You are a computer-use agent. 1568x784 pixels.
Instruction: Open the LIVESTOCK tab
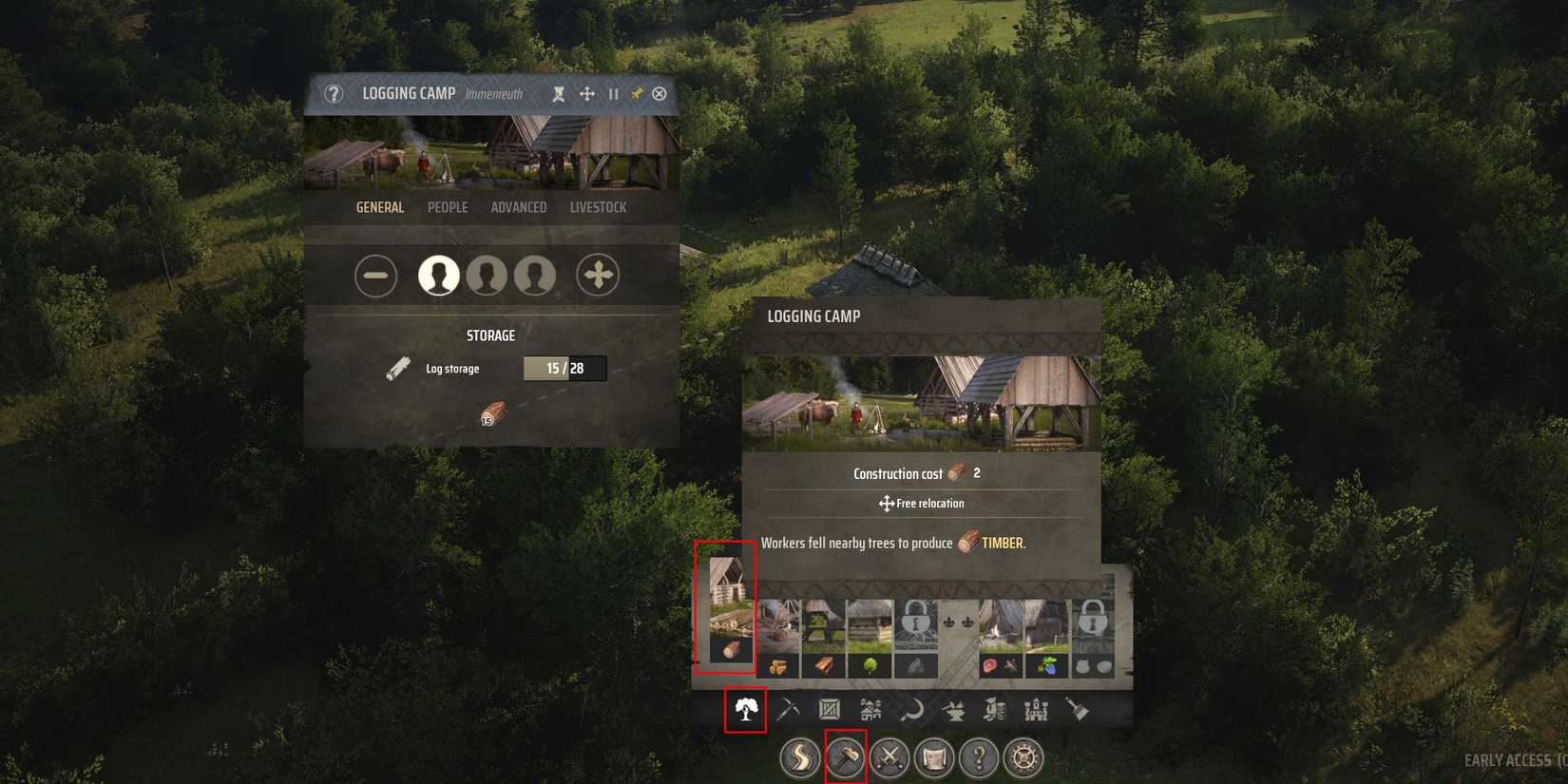click(599, 207)
